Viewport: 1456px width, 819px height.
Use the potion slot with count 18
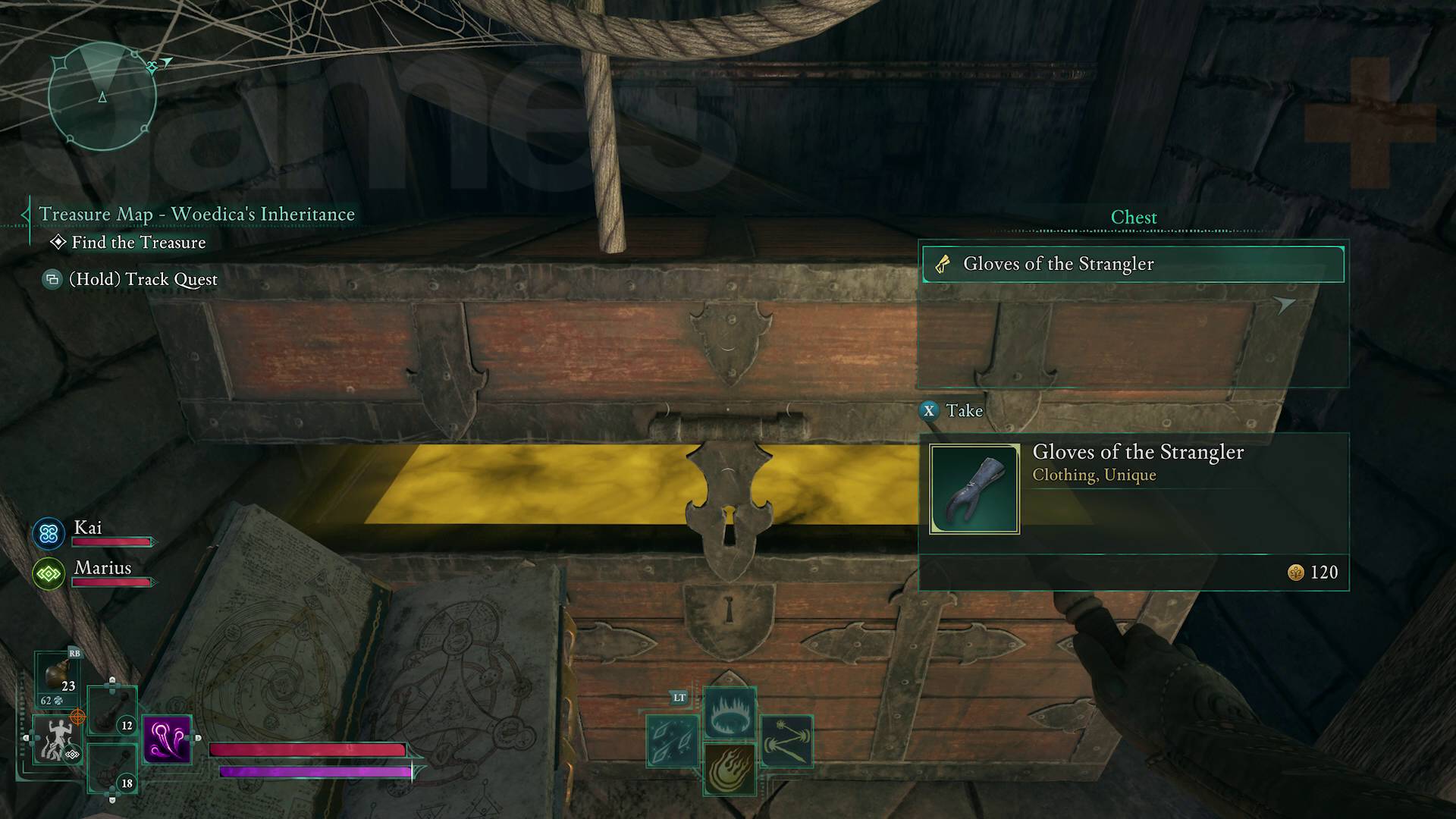(x=111, y=768)
